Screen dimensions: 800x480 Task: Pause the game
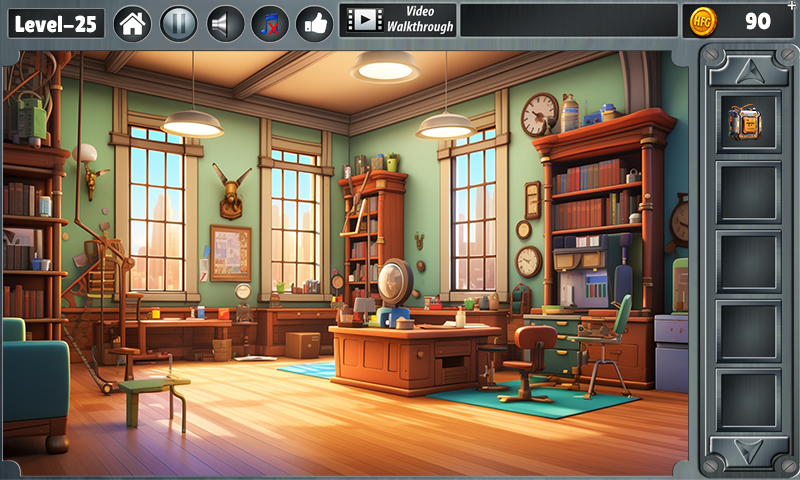coord(178,22)
